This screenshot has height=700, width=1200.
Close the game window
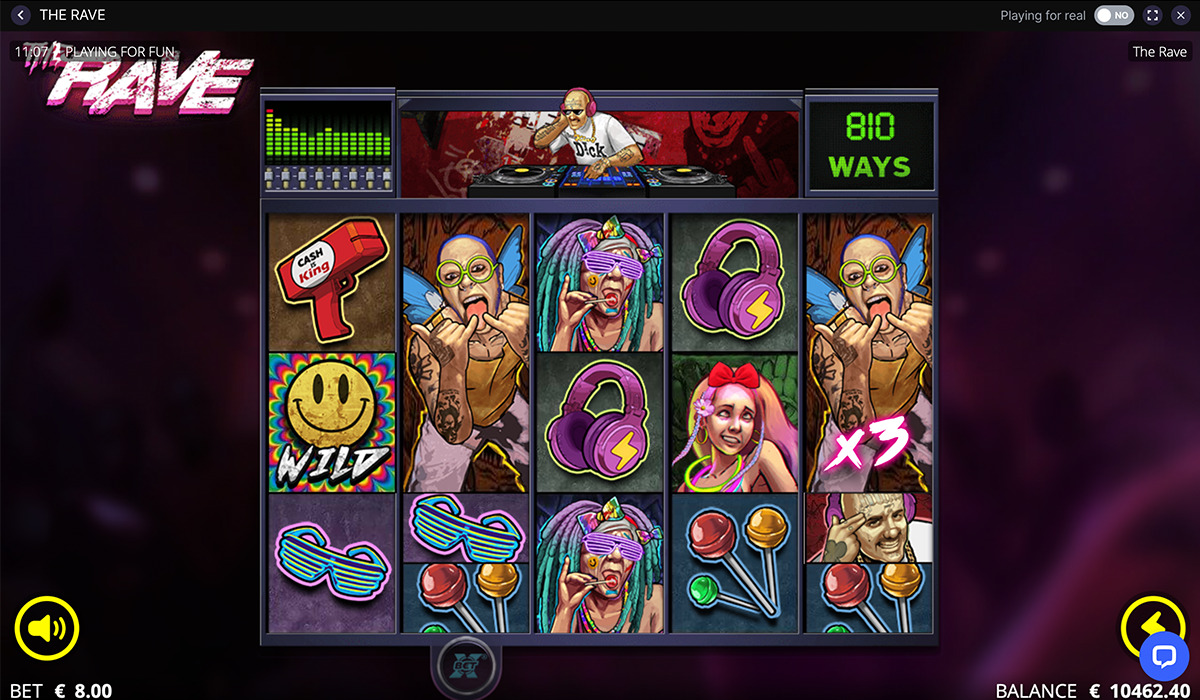(1181, 15)
